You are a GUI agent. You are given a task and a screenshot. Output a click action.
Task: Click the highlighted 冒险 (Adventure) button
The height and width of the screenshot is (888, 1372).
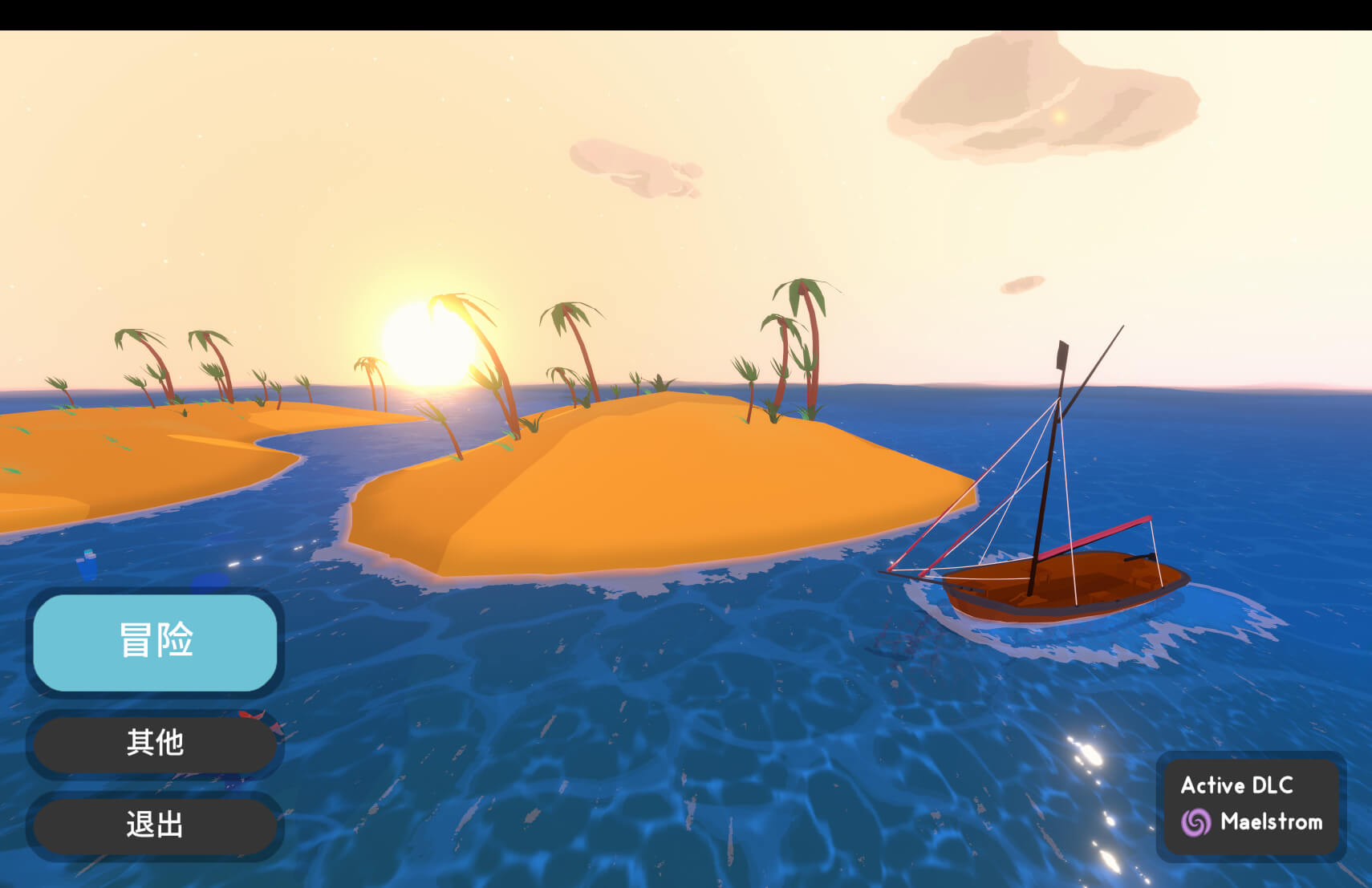tap(154, 643)
